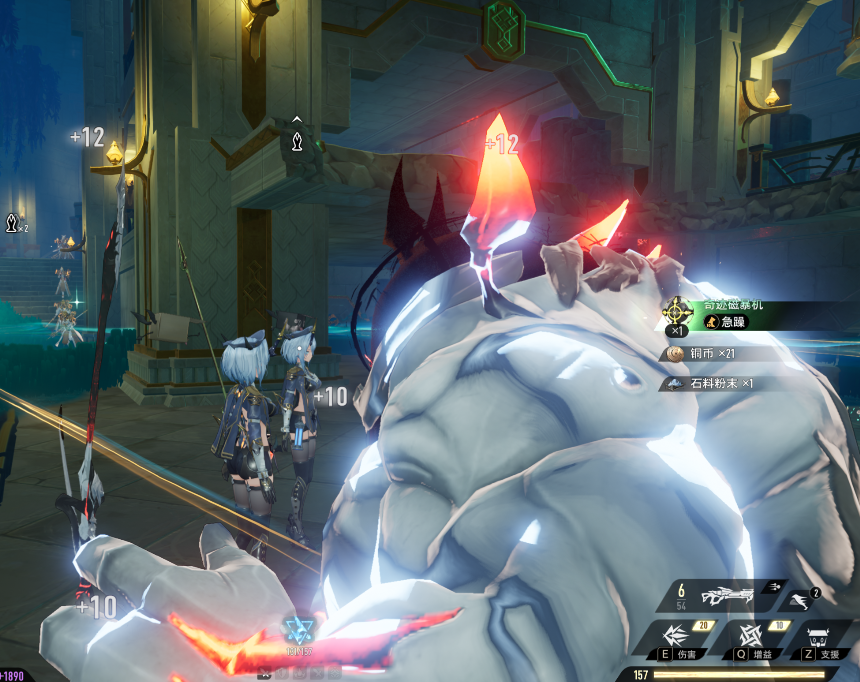
Task: Click the claw melee icon with badge 2
Action: [801, 599]
